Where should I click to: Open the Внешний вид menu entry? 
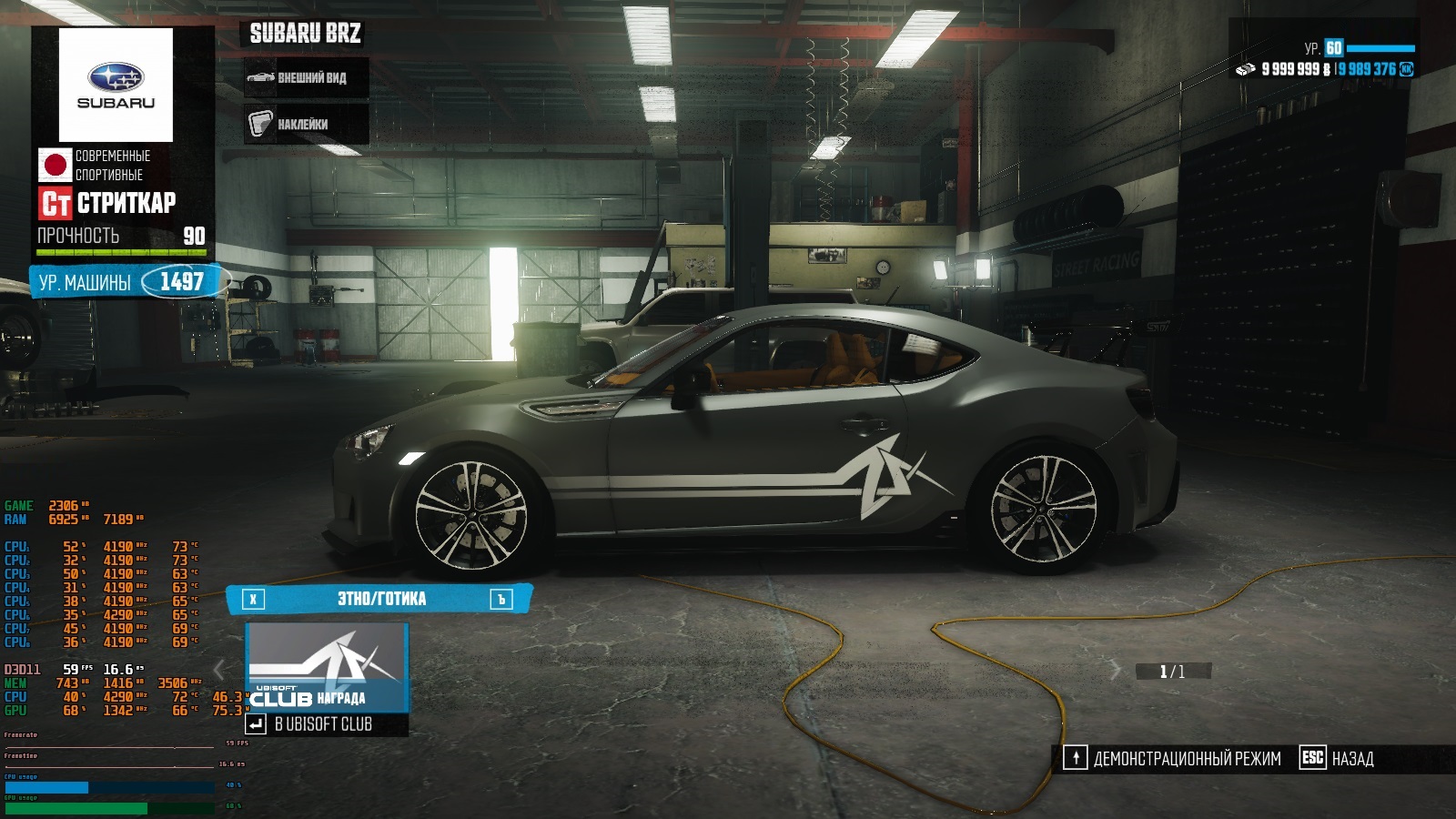click(x=307, y=78)
